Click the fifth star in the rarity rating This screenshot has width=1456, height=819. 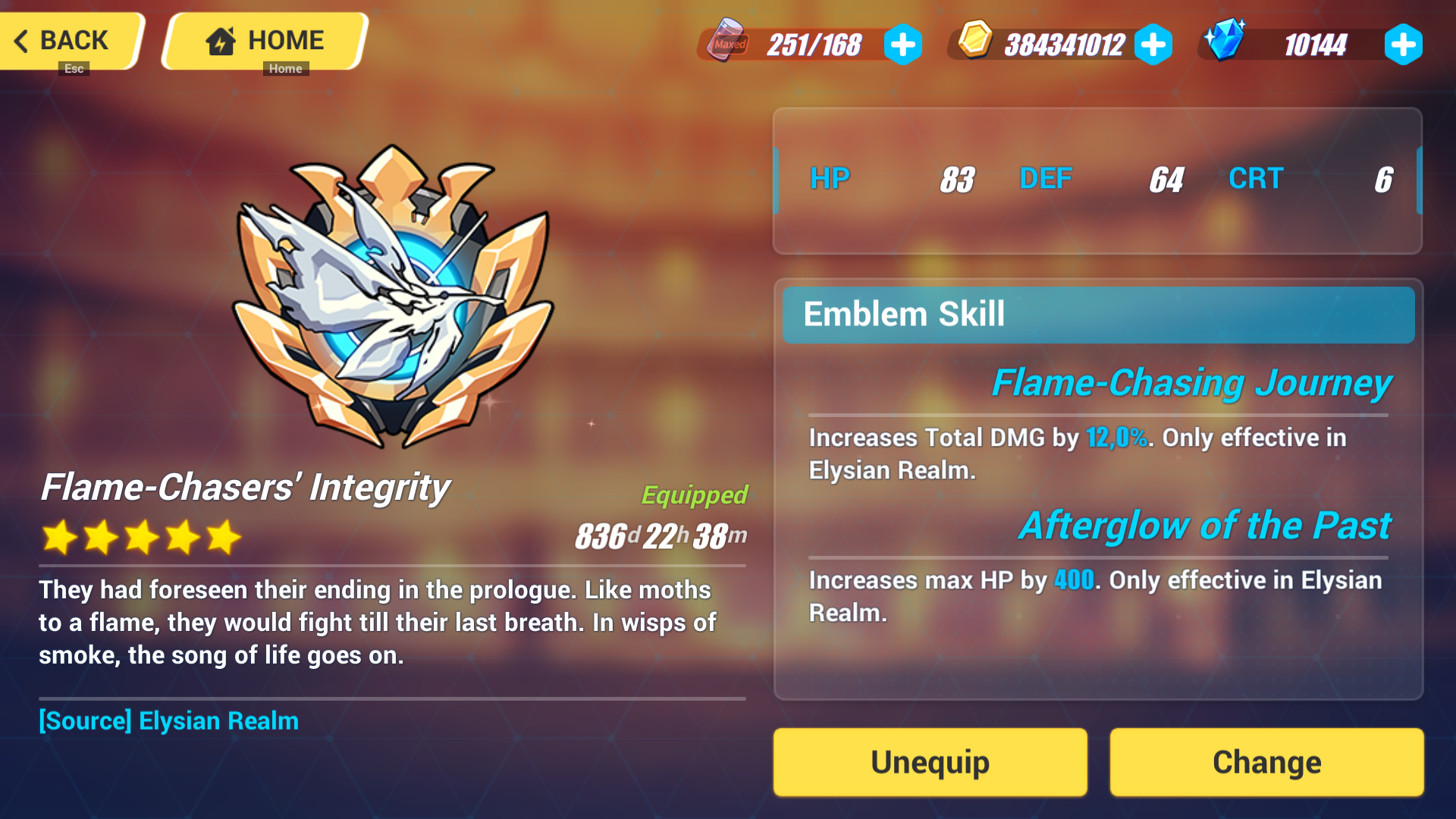[221, 538]
